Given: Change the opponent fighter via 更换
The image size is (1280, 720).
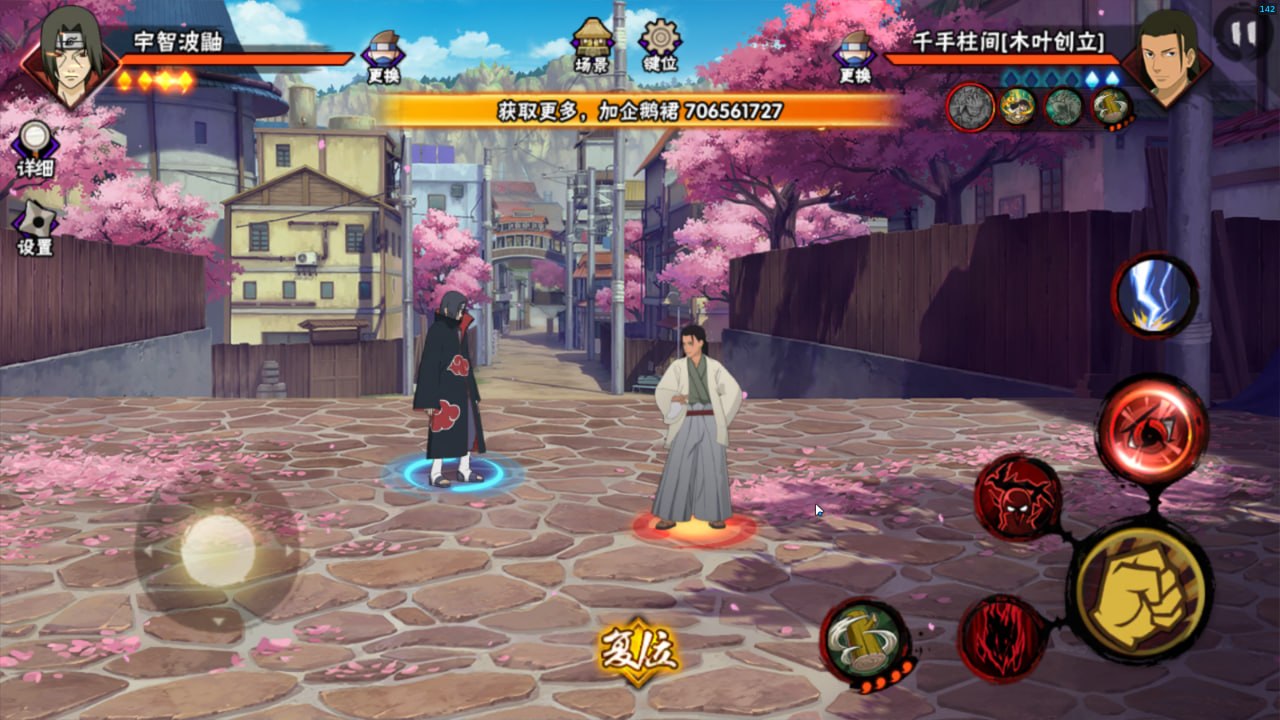Looking at the screenshot, I should [855, 56].
